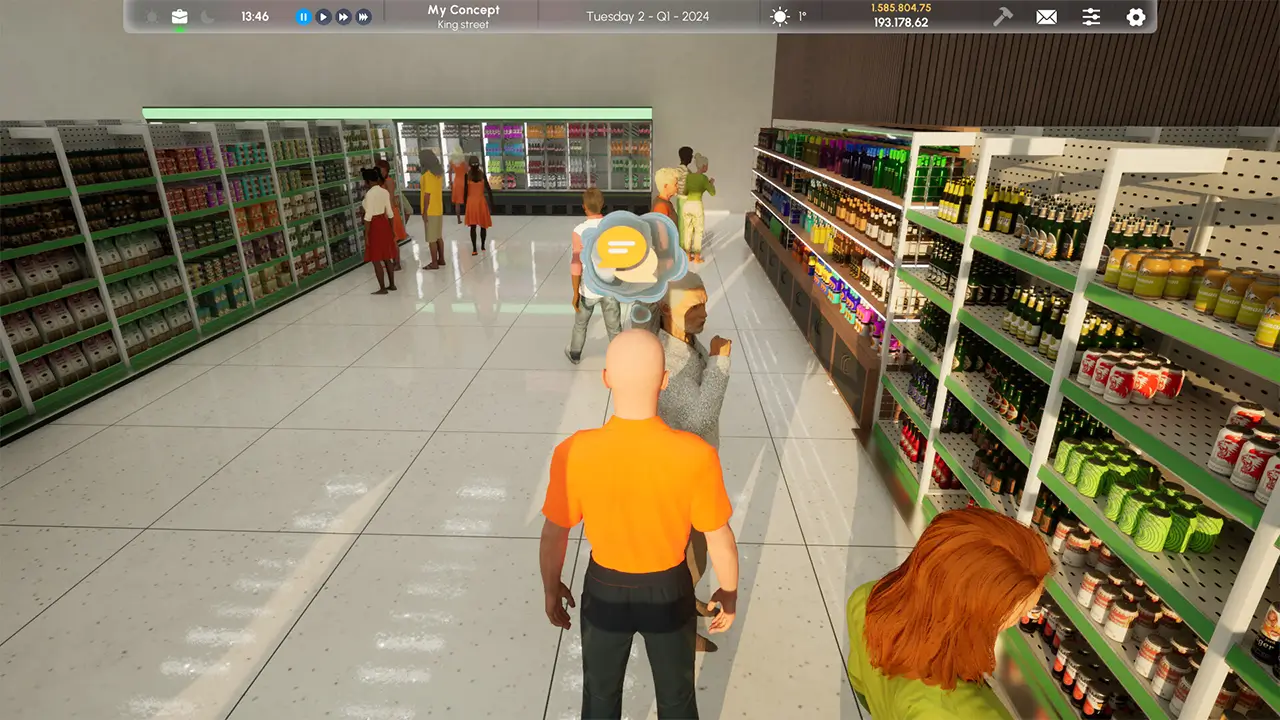The height and width of the screenshot is (720, 1280).
Task: Activate double-speed fast forward
Action: (343, 16)
